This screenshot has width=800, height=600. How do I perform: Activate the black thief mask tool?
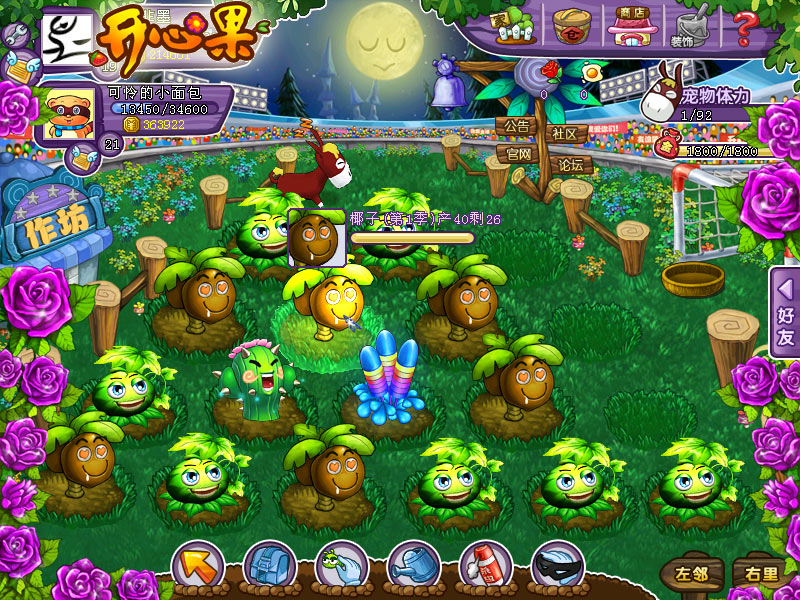point(557,567)
